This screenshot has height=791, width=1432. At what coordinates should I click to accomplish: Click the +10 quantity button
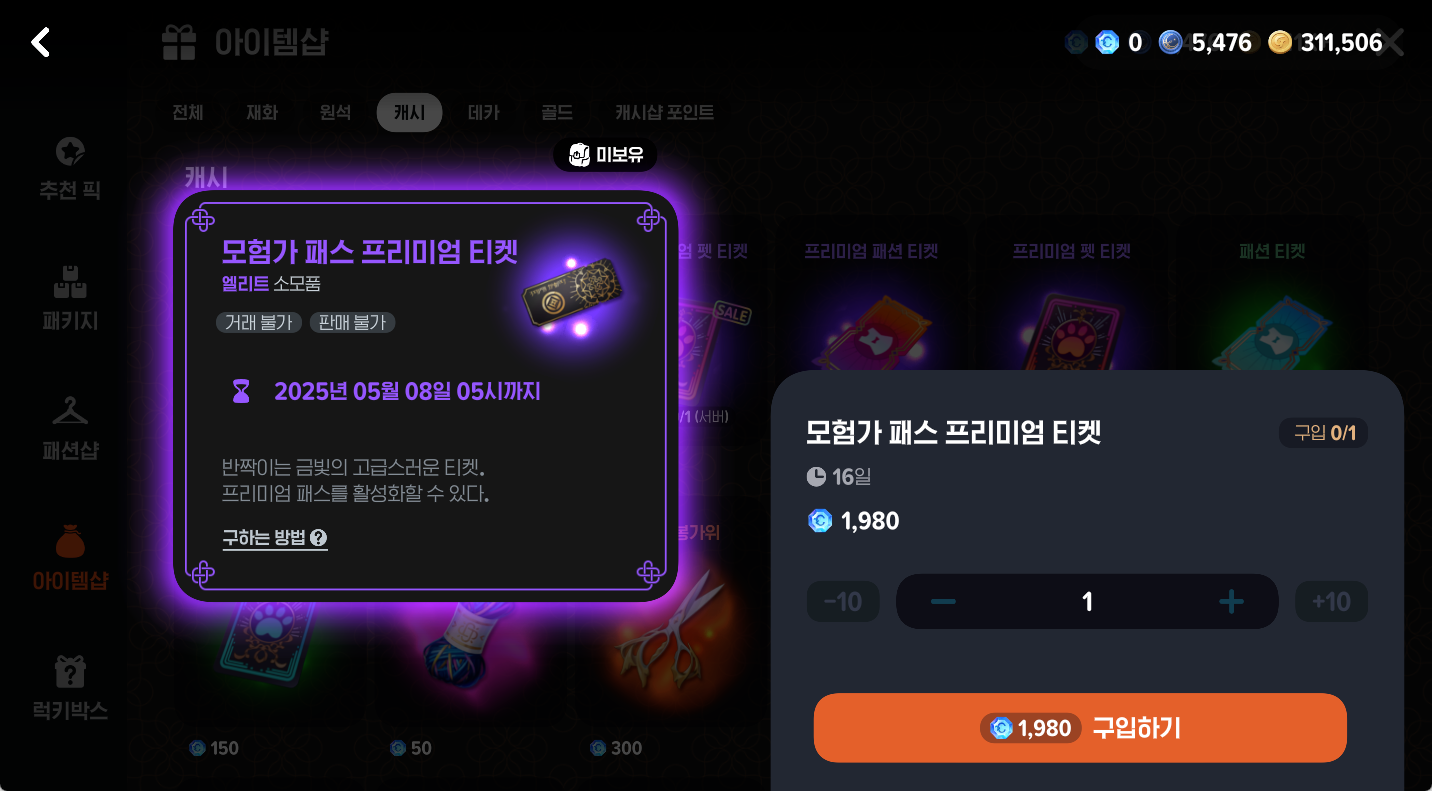pyautogui.click(x=1331, y=601)
